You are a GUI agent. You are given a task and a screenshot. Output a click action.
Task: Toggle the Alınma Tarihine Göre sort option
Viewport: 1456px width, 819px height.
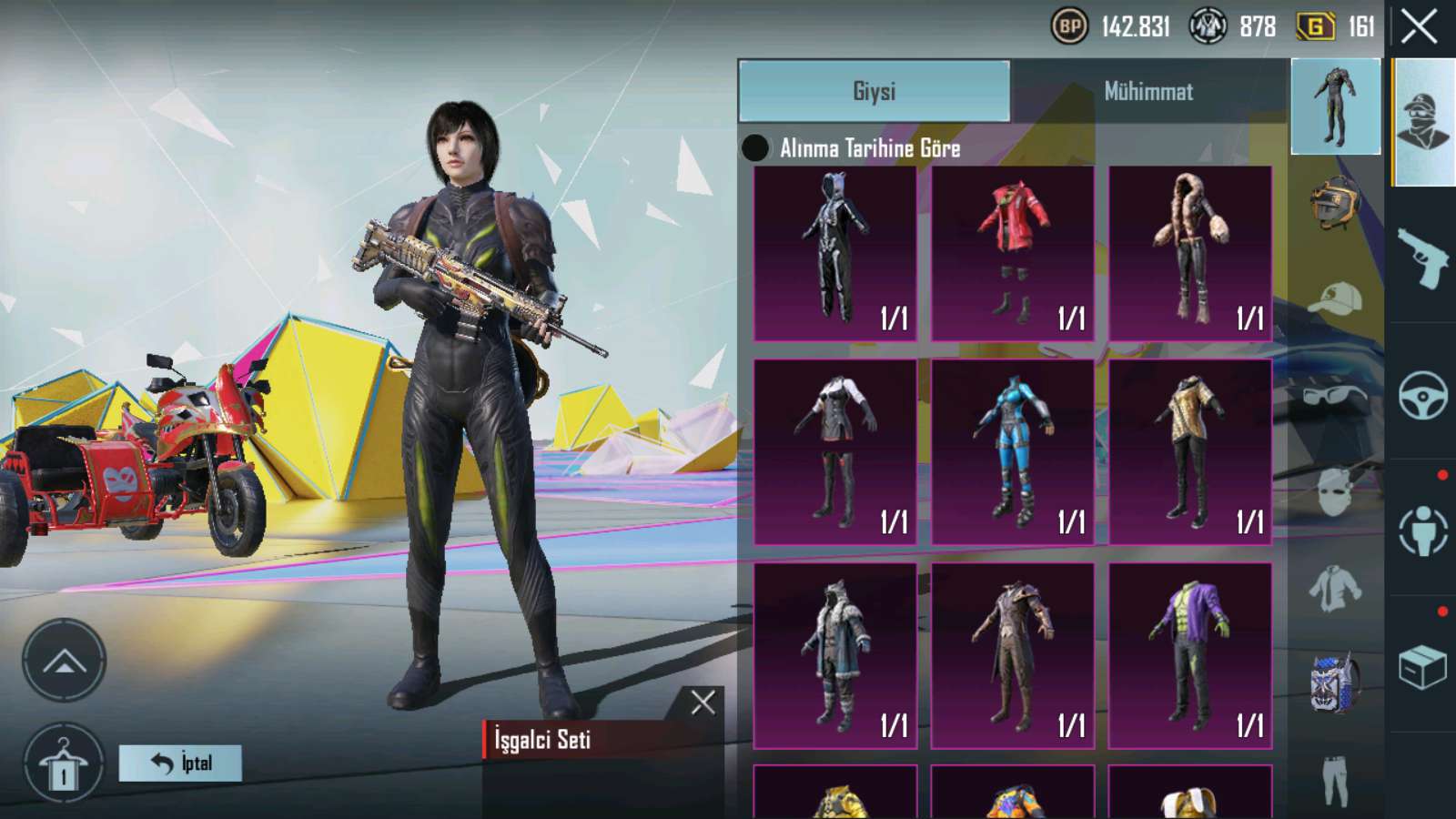755,148
